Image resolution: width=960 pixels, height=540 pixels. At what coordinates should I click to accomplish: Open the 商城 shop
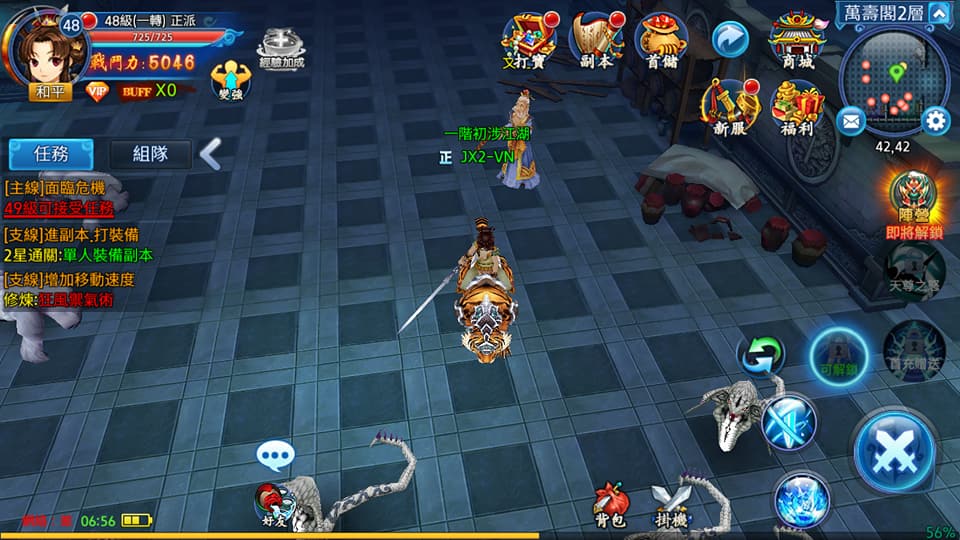[797, 40]
